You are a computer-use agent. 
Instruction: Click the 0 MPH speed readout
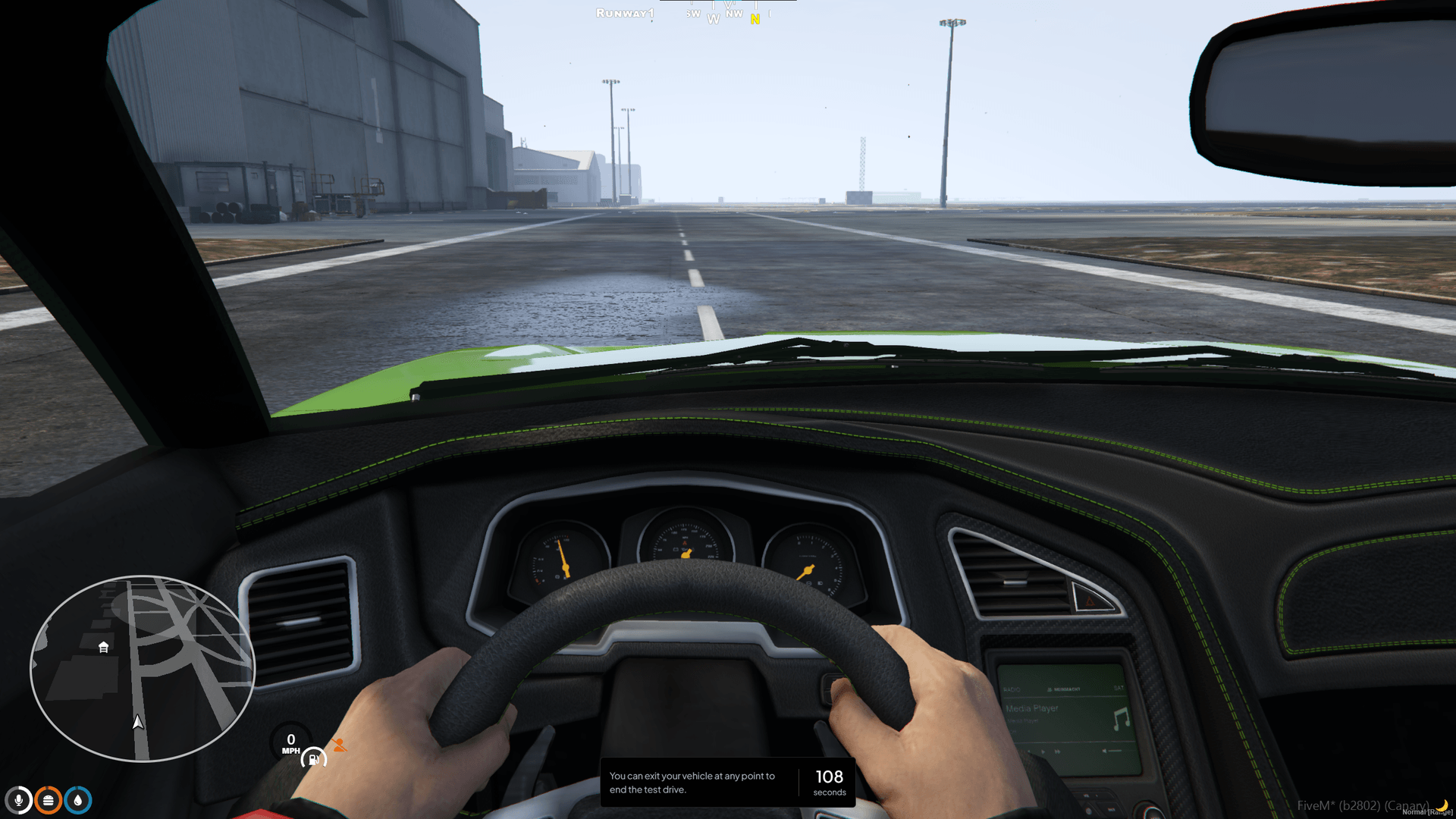(290, 745)
